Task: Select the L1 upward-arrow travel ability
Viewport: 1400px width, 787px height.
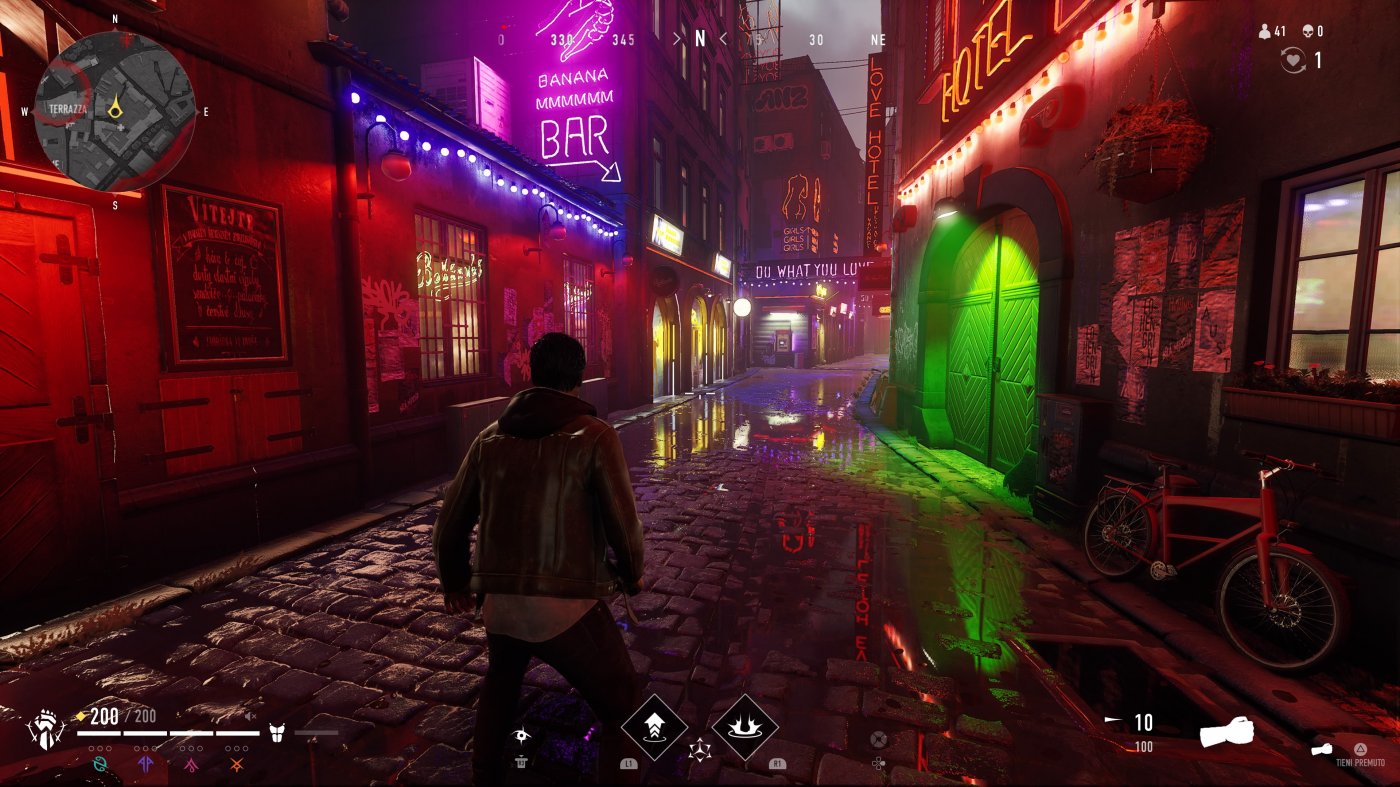Action: coord(654,726)
